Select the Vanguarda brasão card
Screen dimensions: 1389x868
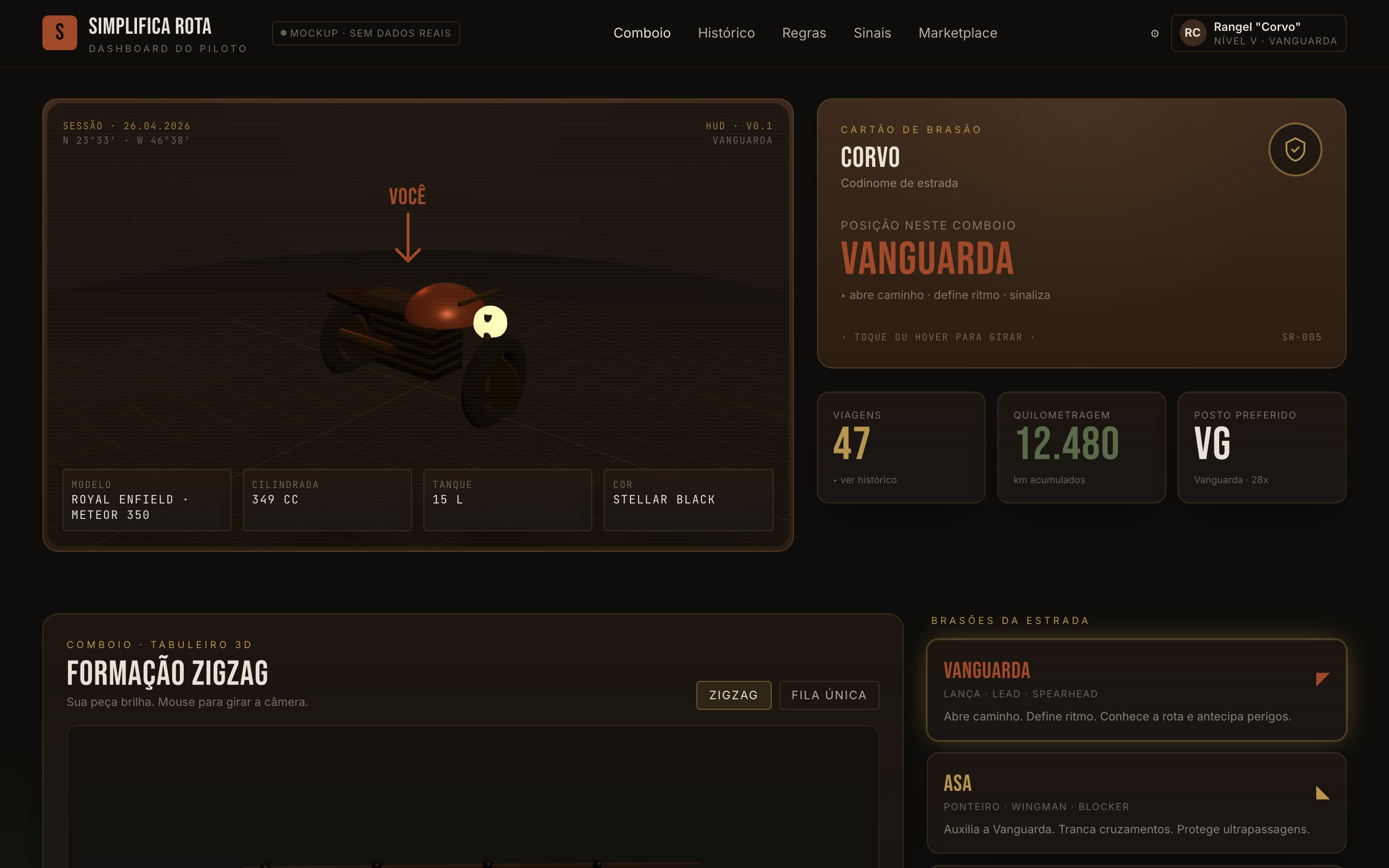(1136, 690)
